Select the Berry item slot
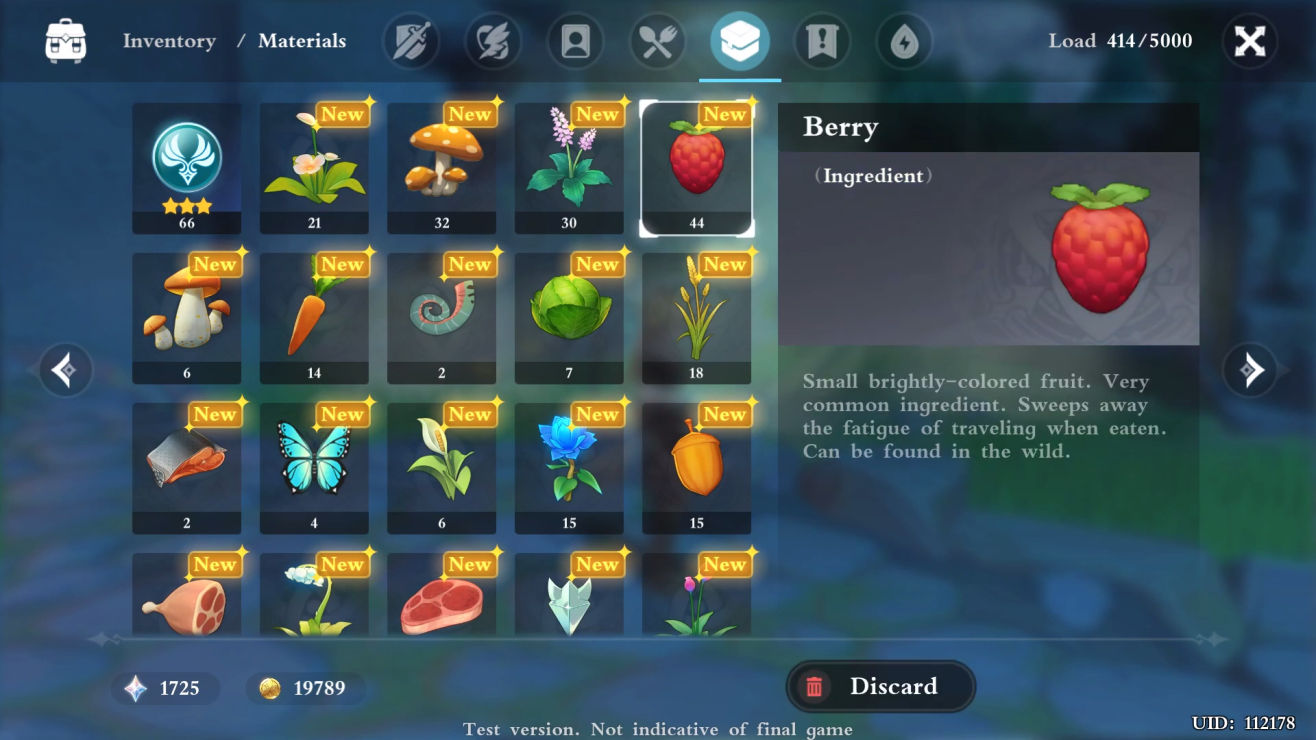 point(697,168)
